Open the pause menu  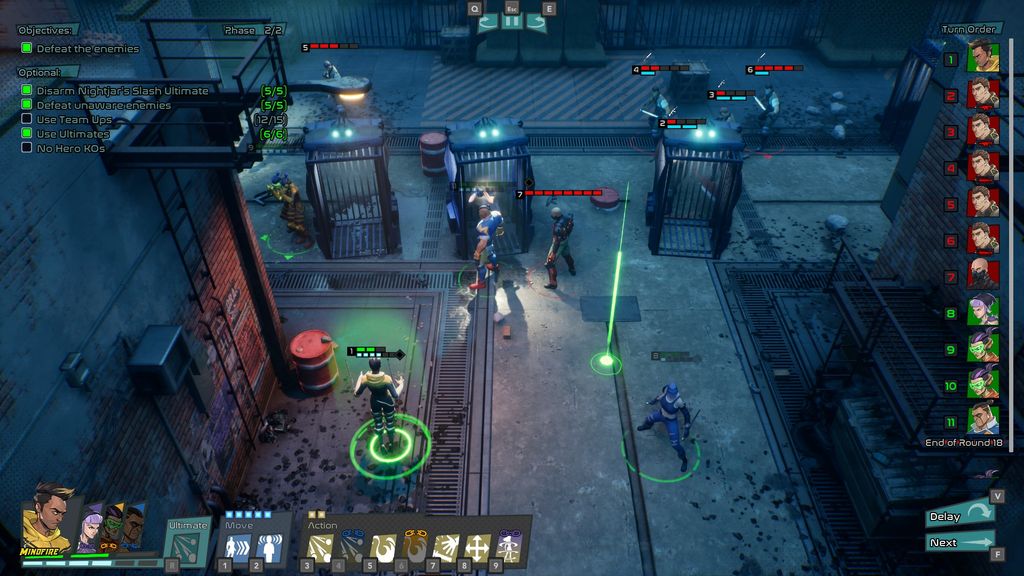[x=512, y=22]
